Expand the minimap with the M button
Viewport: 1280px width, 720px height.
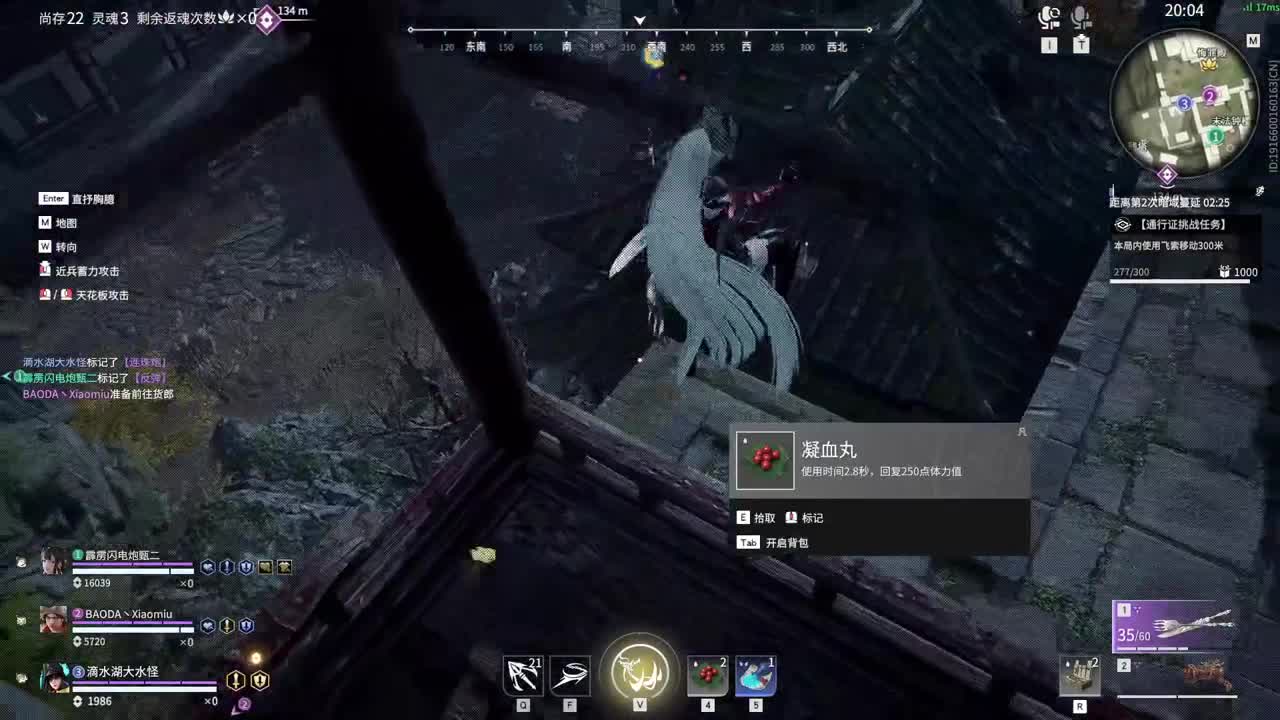coord(1254,41)
